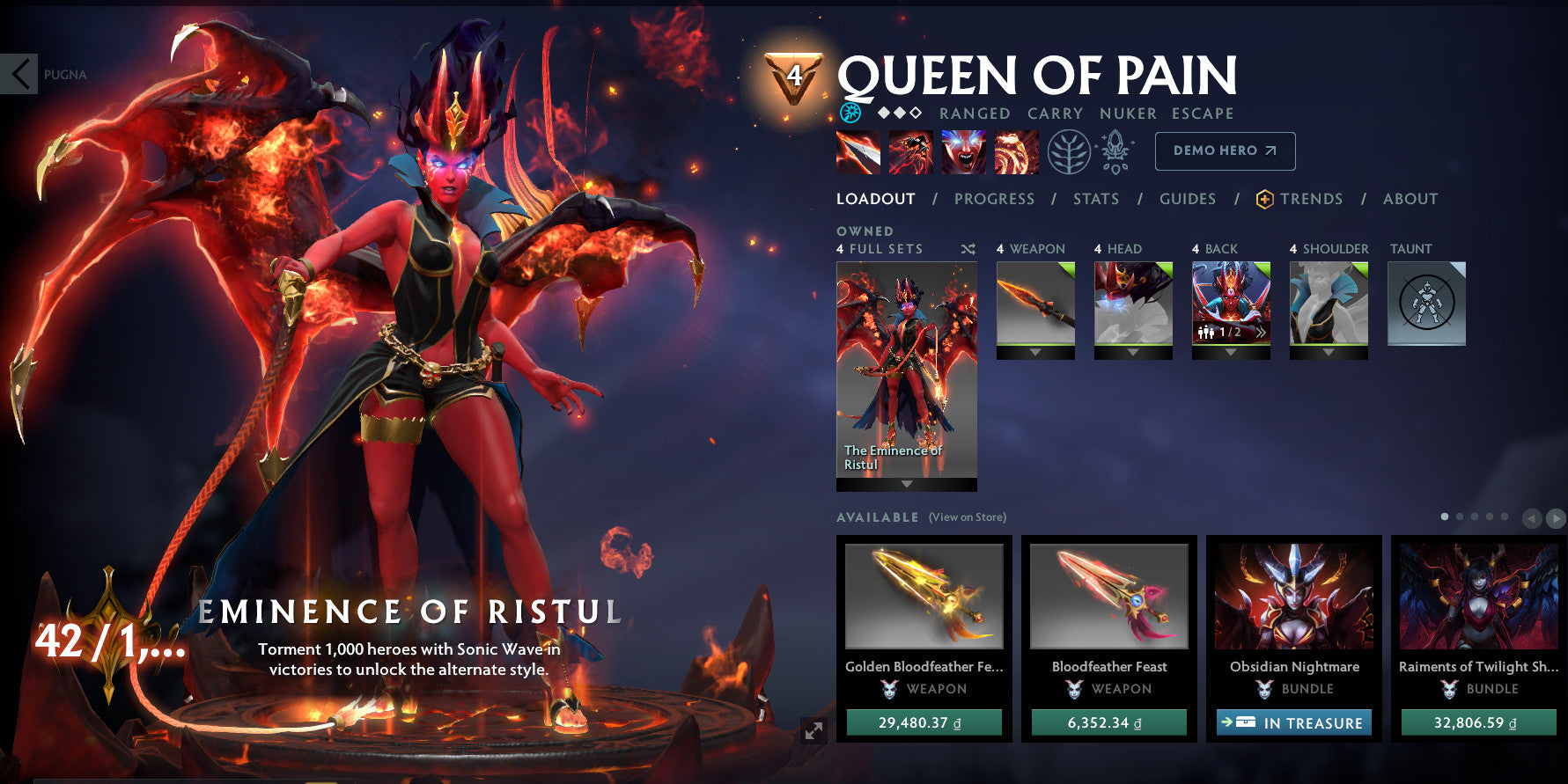Open View on Store link
The height and width of the screenshot is (784, 1568).
(967, 517)
